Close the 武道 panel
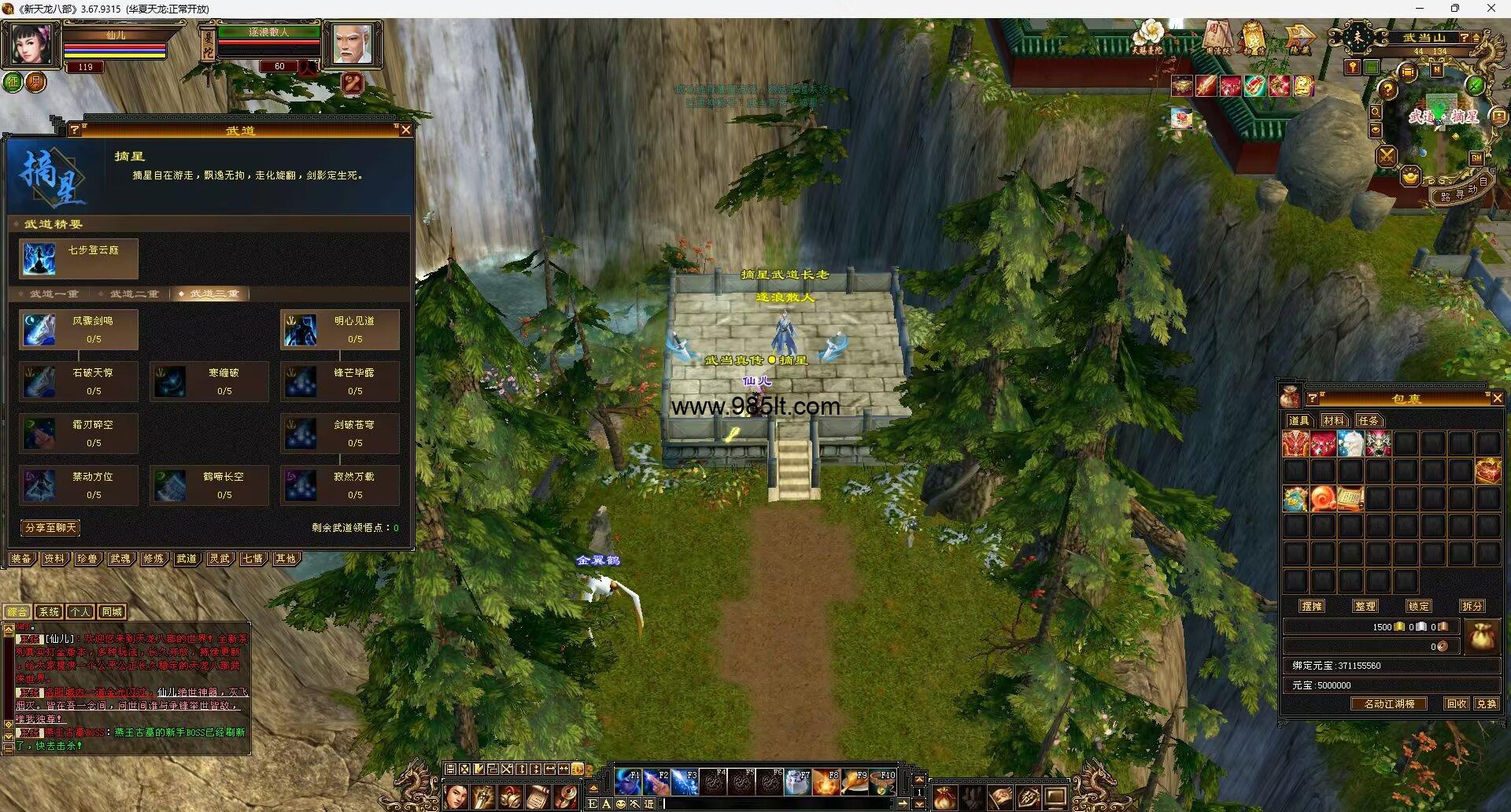 (405, 130)
